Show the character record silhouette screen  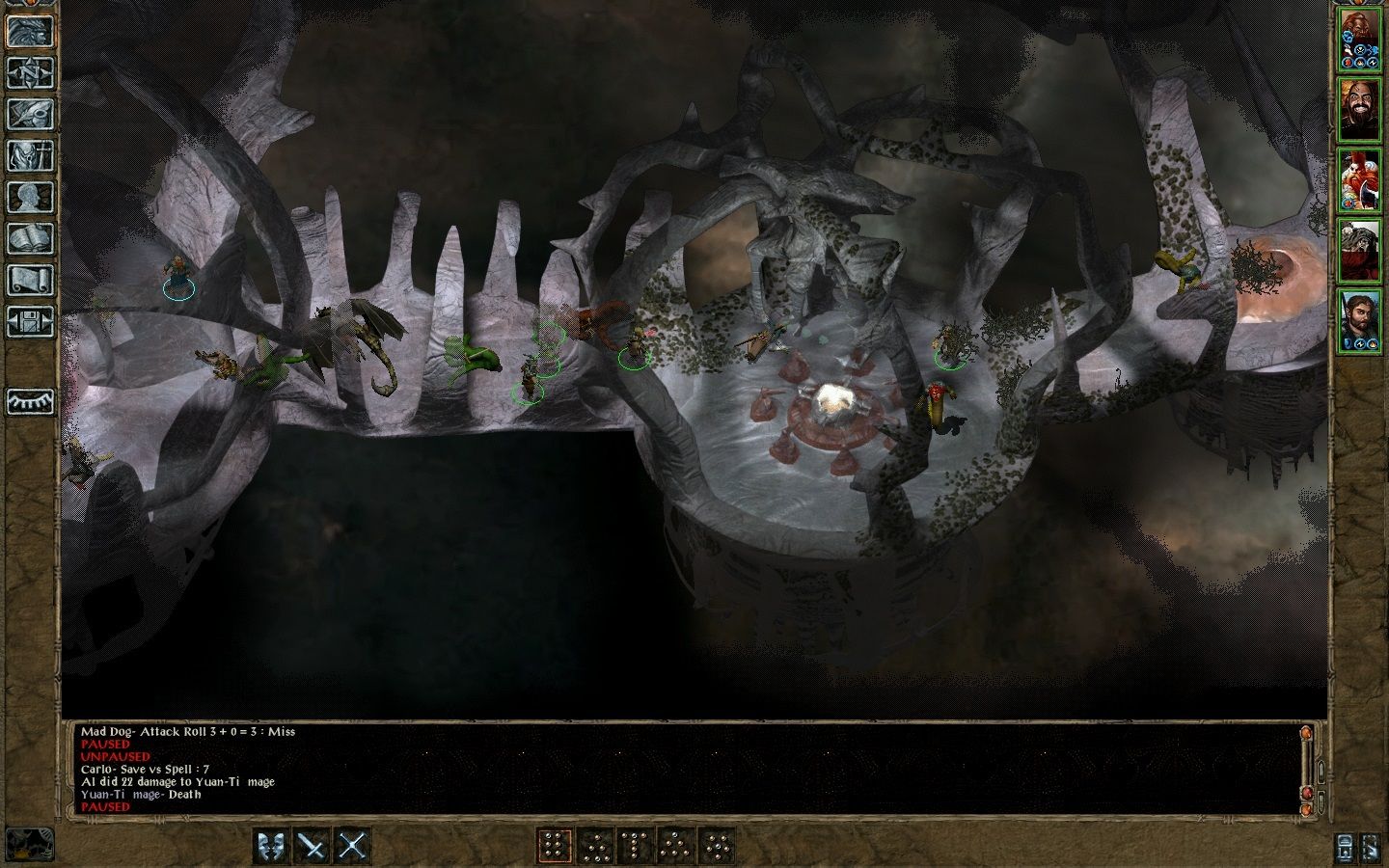coord(30,197)
